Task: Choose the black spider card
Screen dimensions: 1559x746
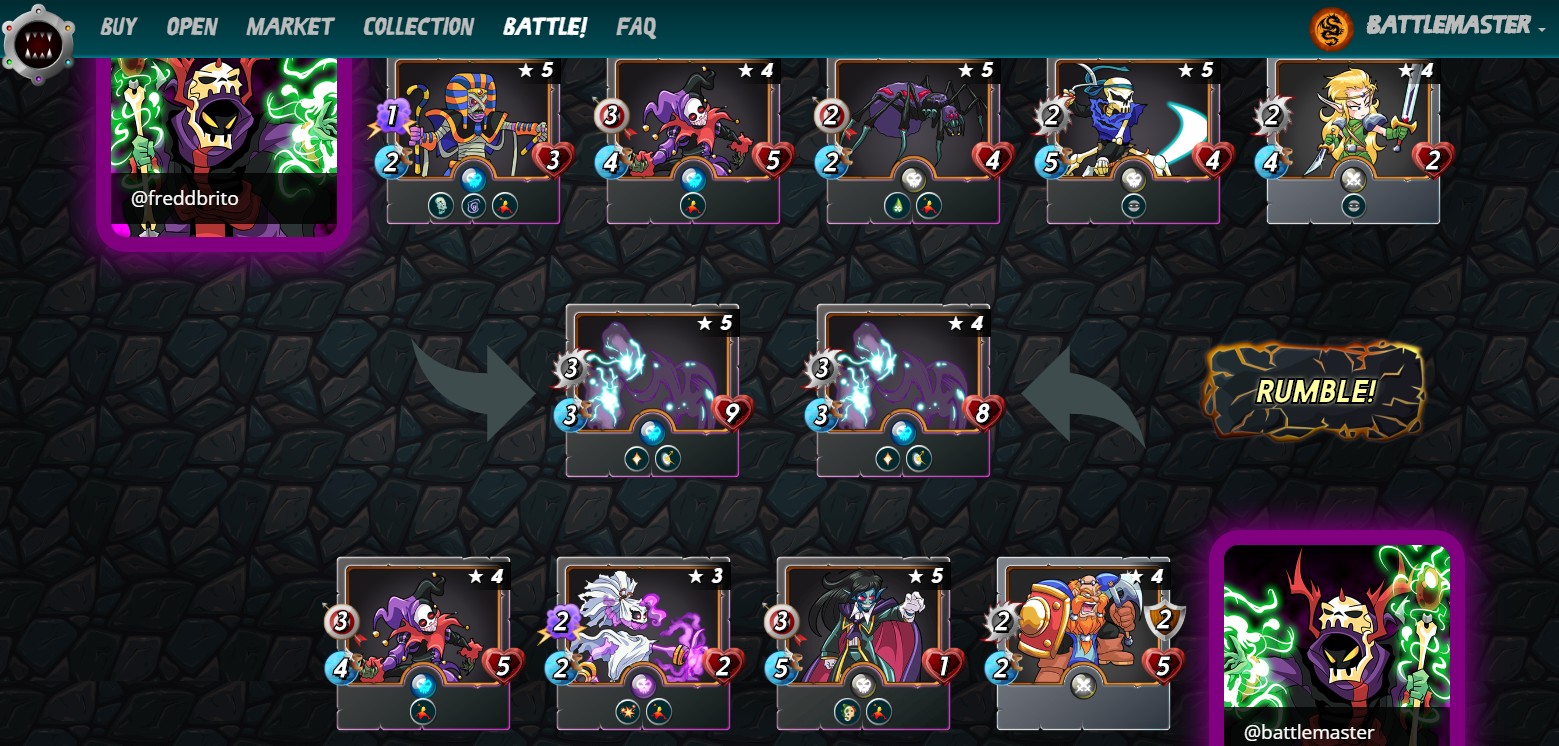Action: (x=913, y=130)
